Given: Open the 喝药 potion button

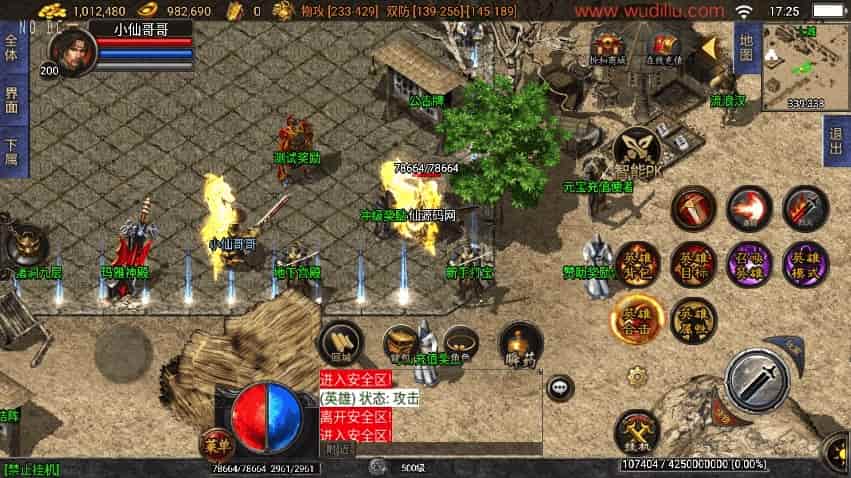Looking at the screenshot, I should [x=520, y=345].
